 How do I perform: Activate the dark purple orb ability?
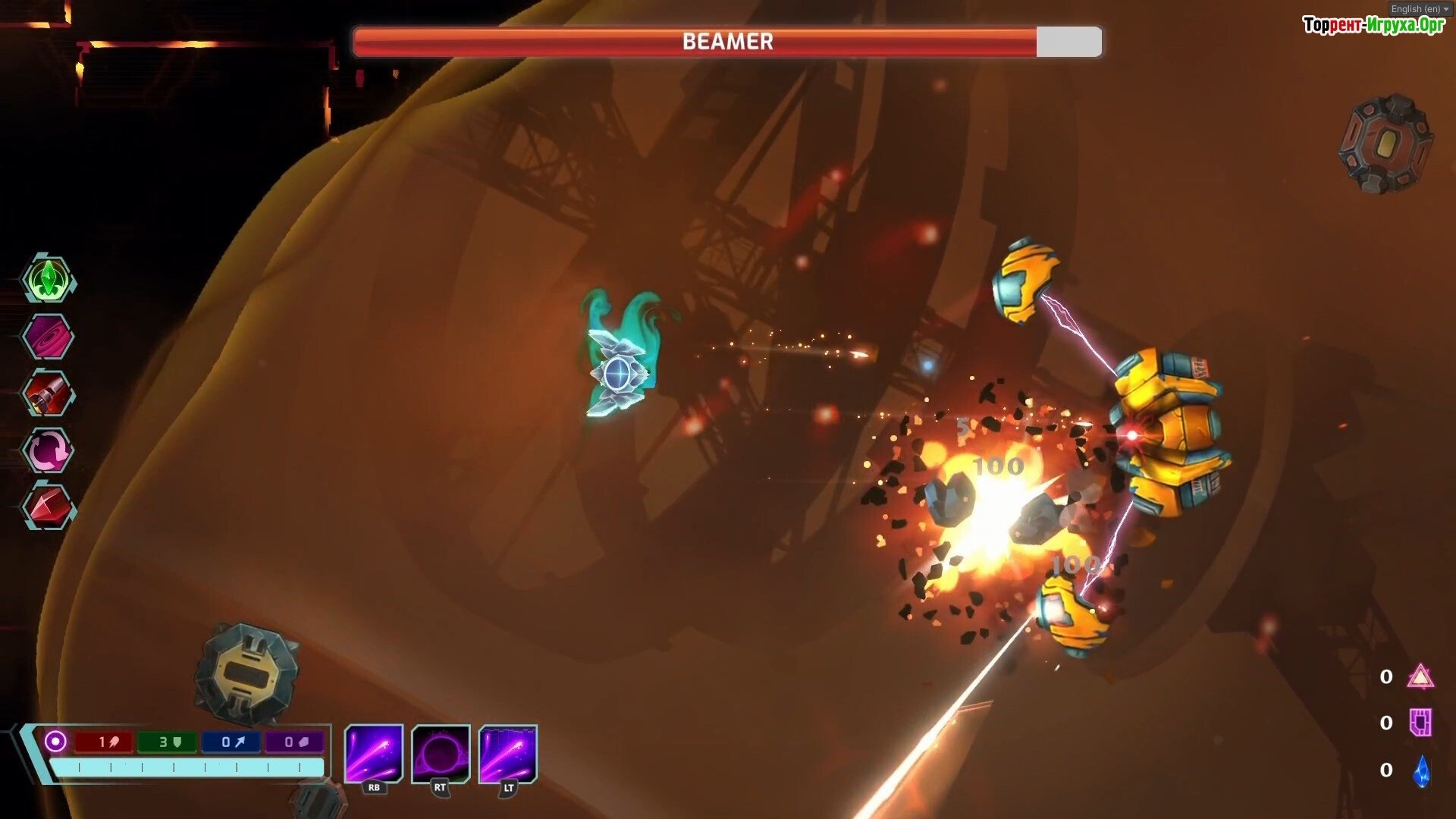[x=441, y=754]
